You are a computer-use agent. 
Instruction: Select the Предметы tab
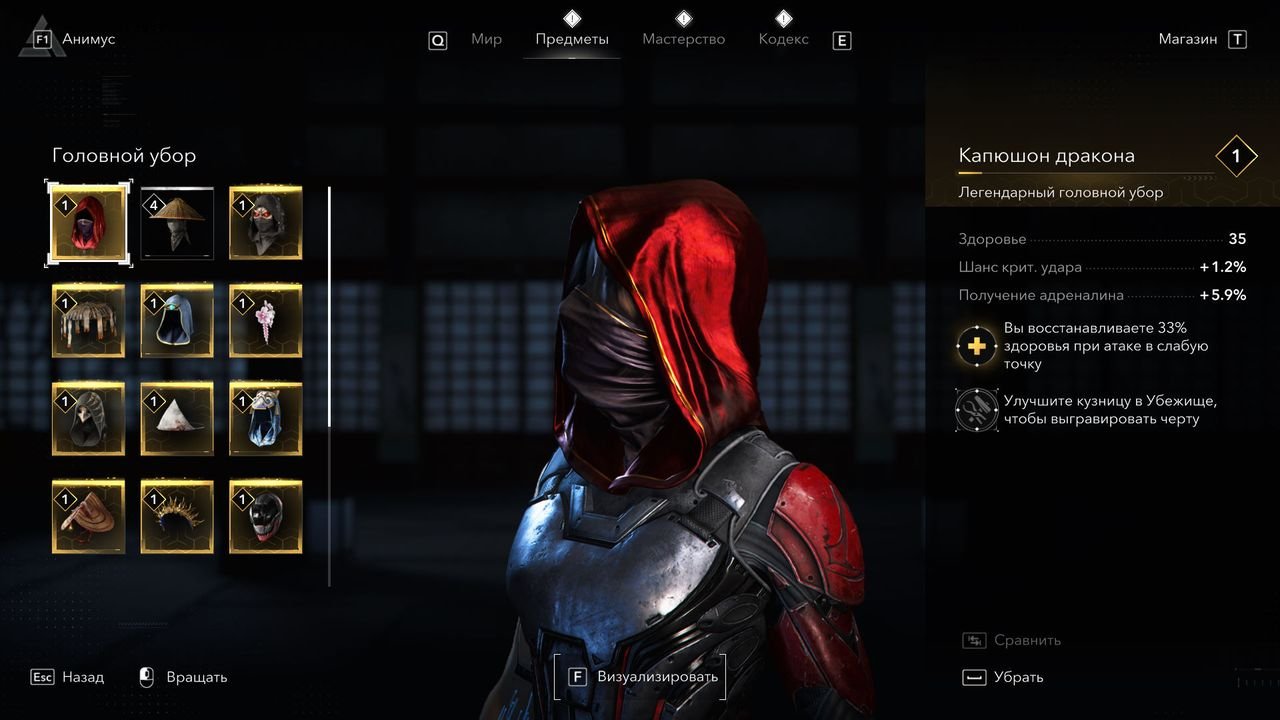pos(571,40)
